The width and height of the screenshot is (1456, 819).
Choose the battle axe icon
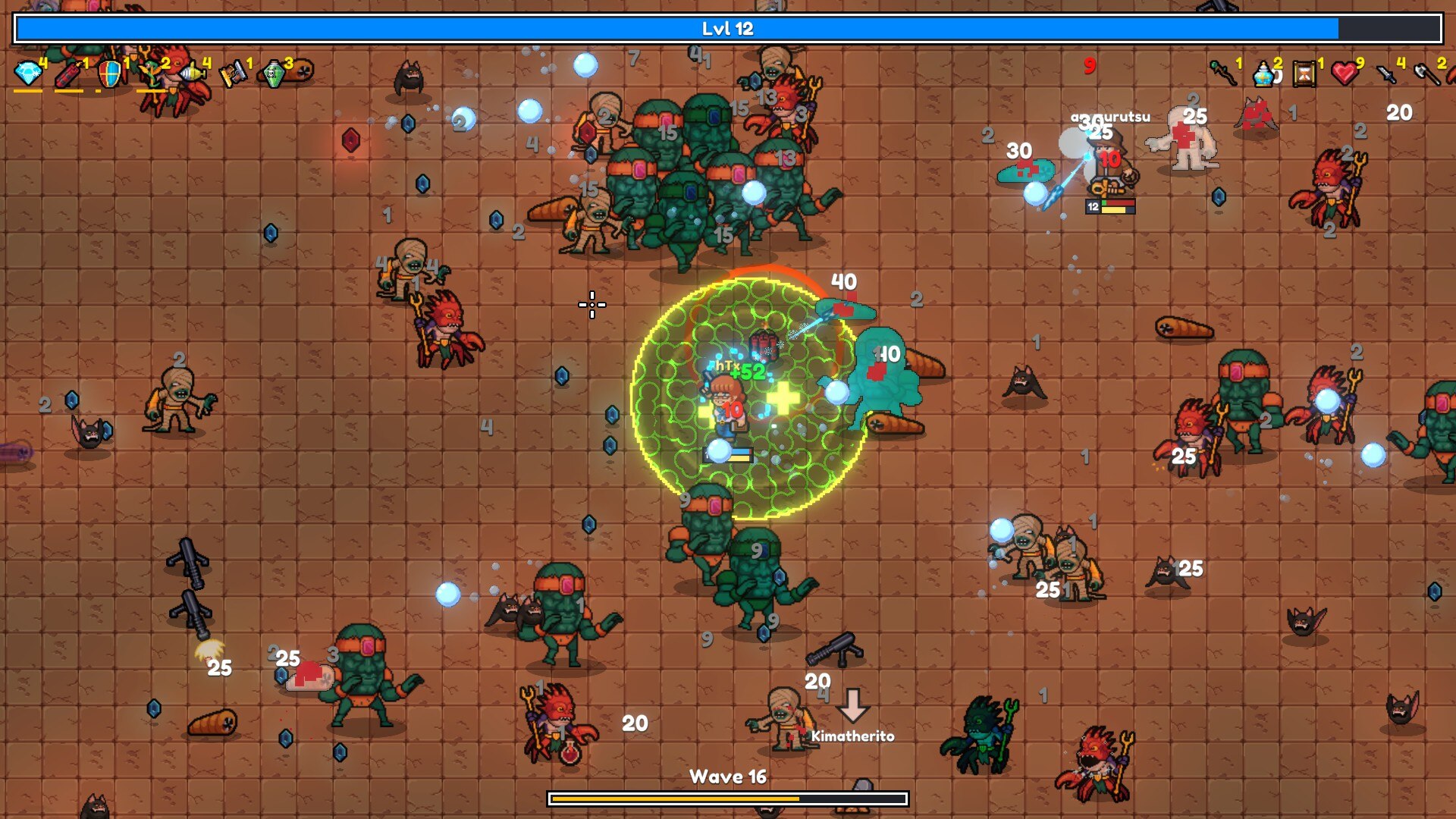click(x=1426, y=74)
